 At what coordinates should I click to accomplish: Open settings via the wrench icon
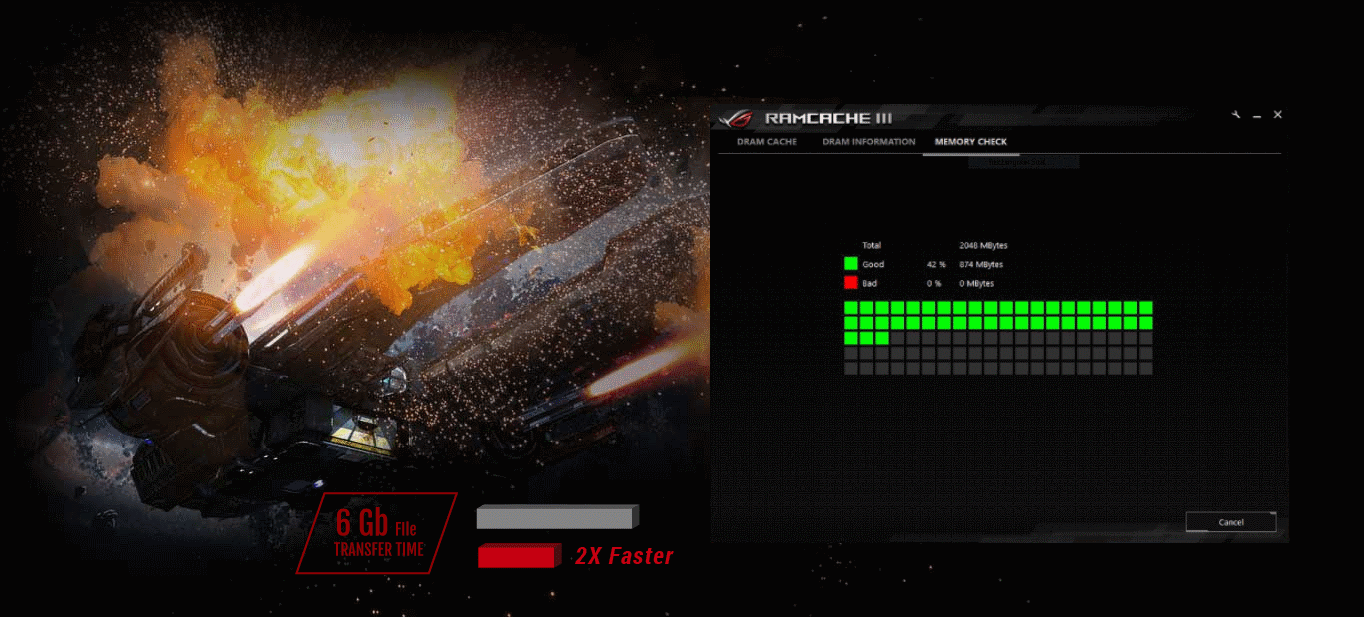click(x=1237, y=115)
